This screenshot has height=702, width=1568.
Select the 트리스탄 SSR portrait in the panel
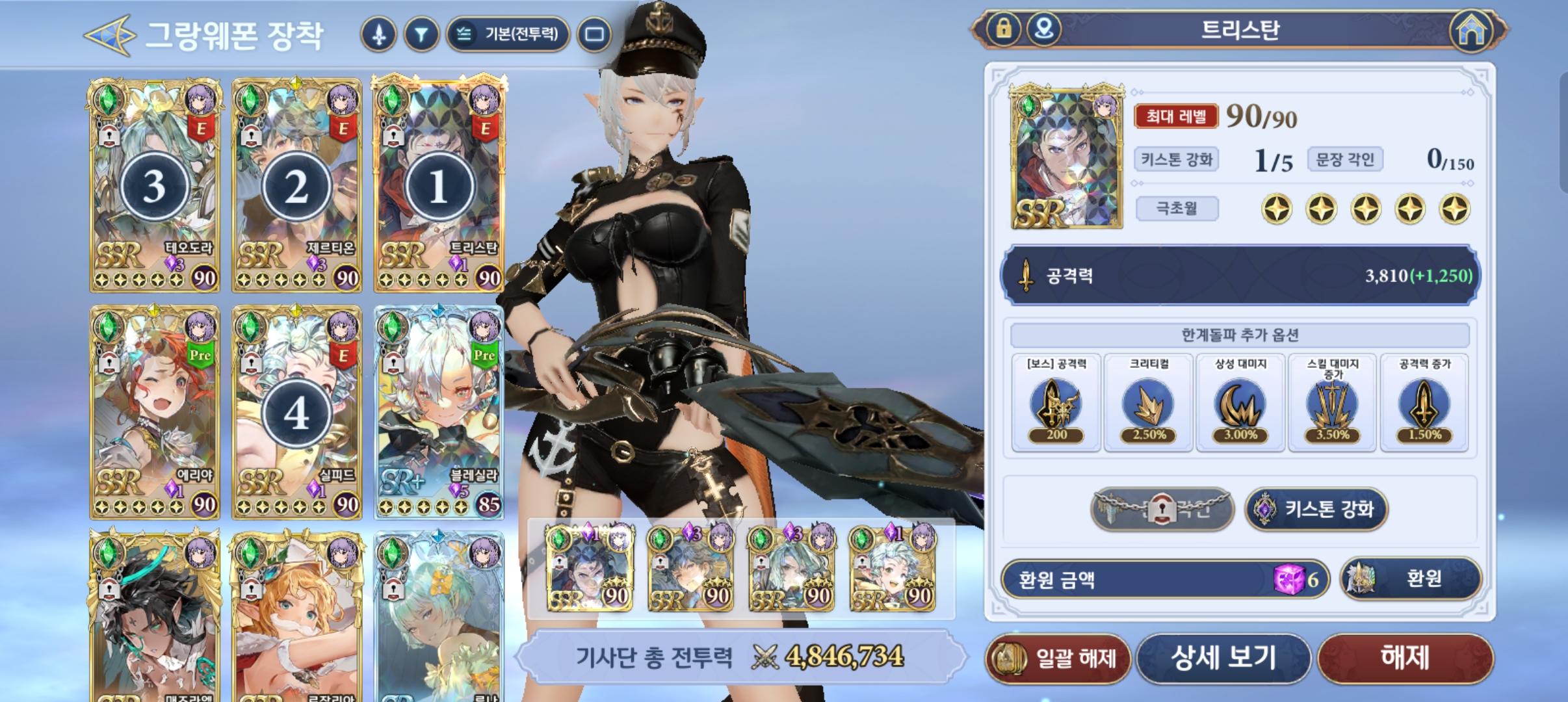tap(1066, 153)
